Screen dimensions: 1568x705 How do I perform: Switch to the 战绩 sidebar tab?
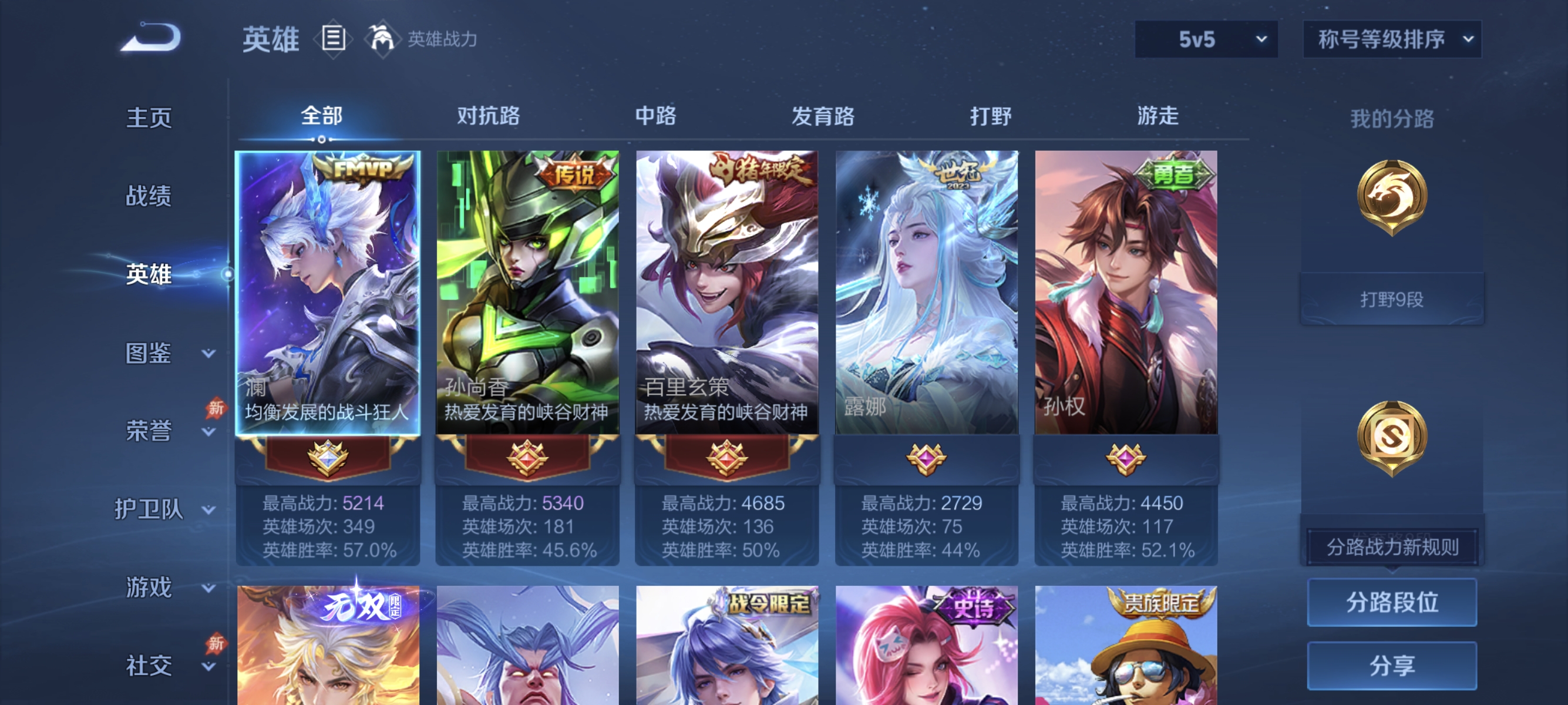click(x=149, y=197)
